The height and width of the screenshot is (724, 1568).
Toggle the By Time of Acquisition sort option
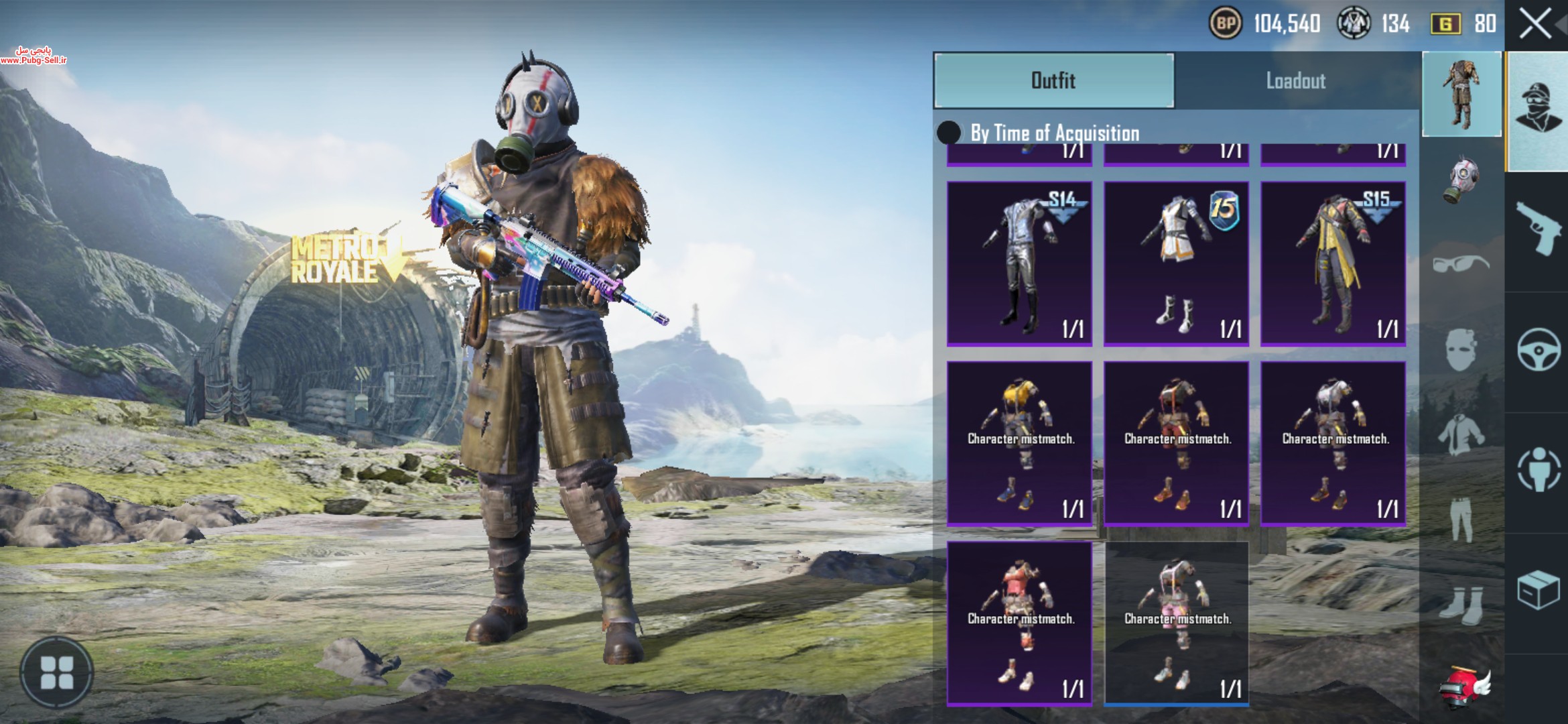pyautogui.click(x=949, y=133)
